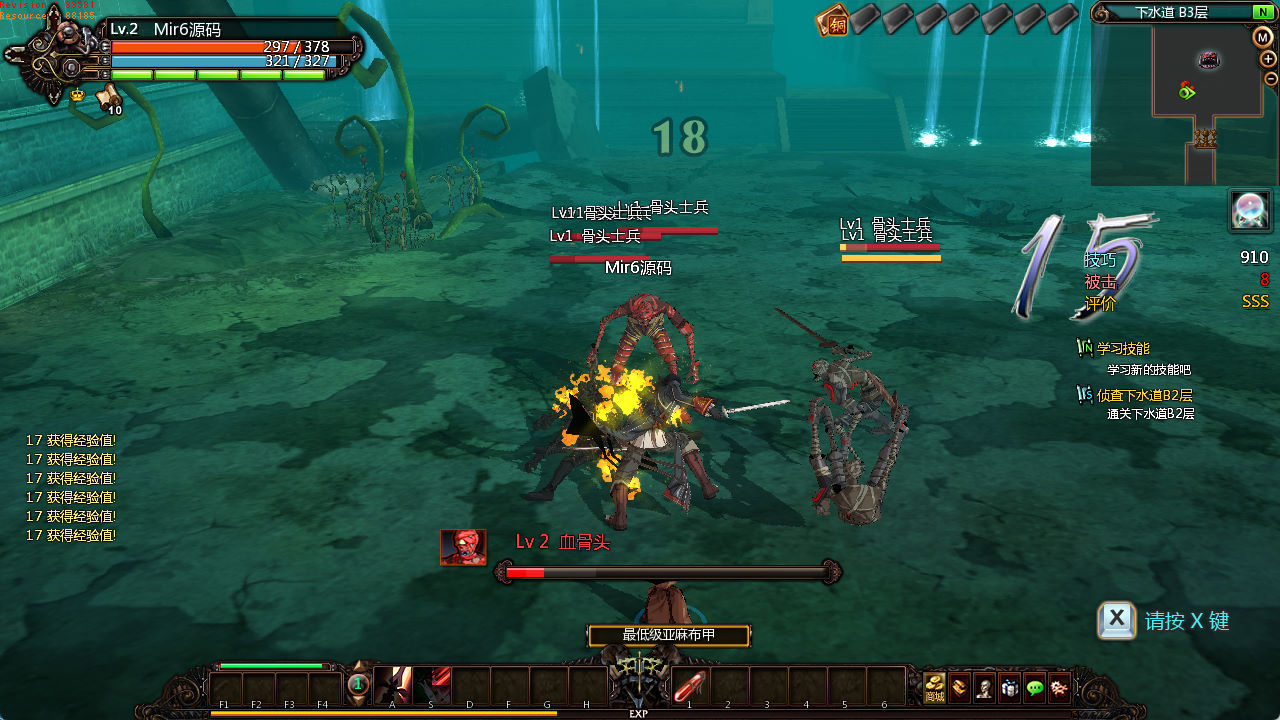Screen dimensions: 1280x720
Task: Select the 学习技能 quest tracker entry
Action: pos(1122,349)
